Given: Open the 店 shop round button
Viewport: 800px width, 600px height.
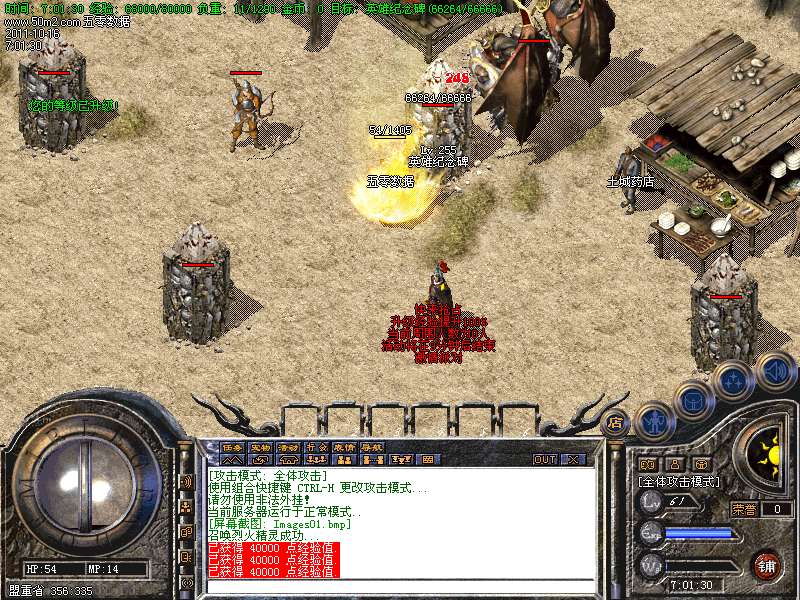Looking at the screenshot, I should pos(615,423).
